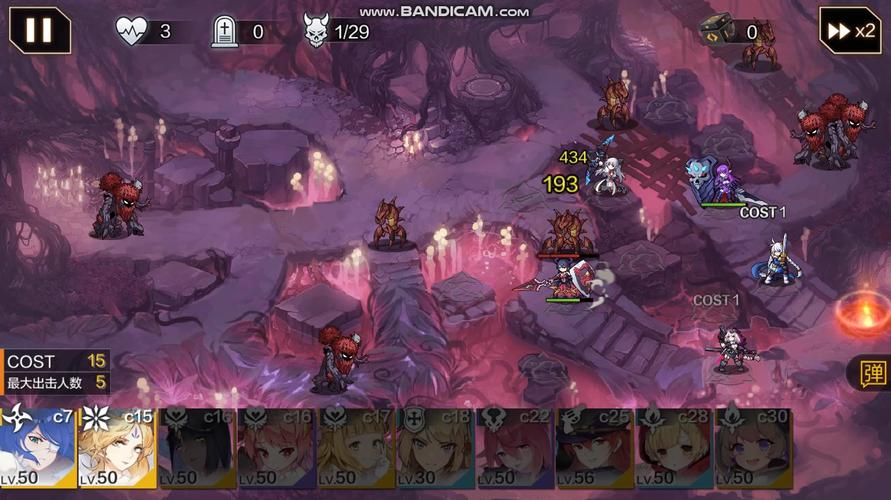
Task: Choose the c28 blonde unit card
Action: pyautogui.click(x=674, y=448)
